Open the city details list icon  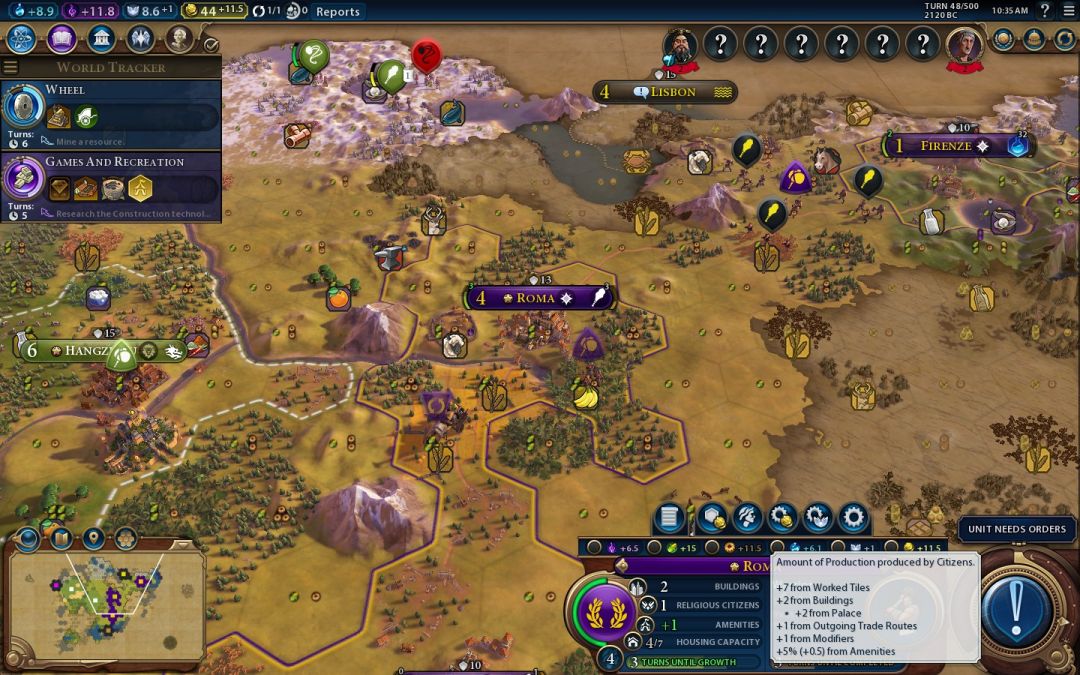(670, 517)
